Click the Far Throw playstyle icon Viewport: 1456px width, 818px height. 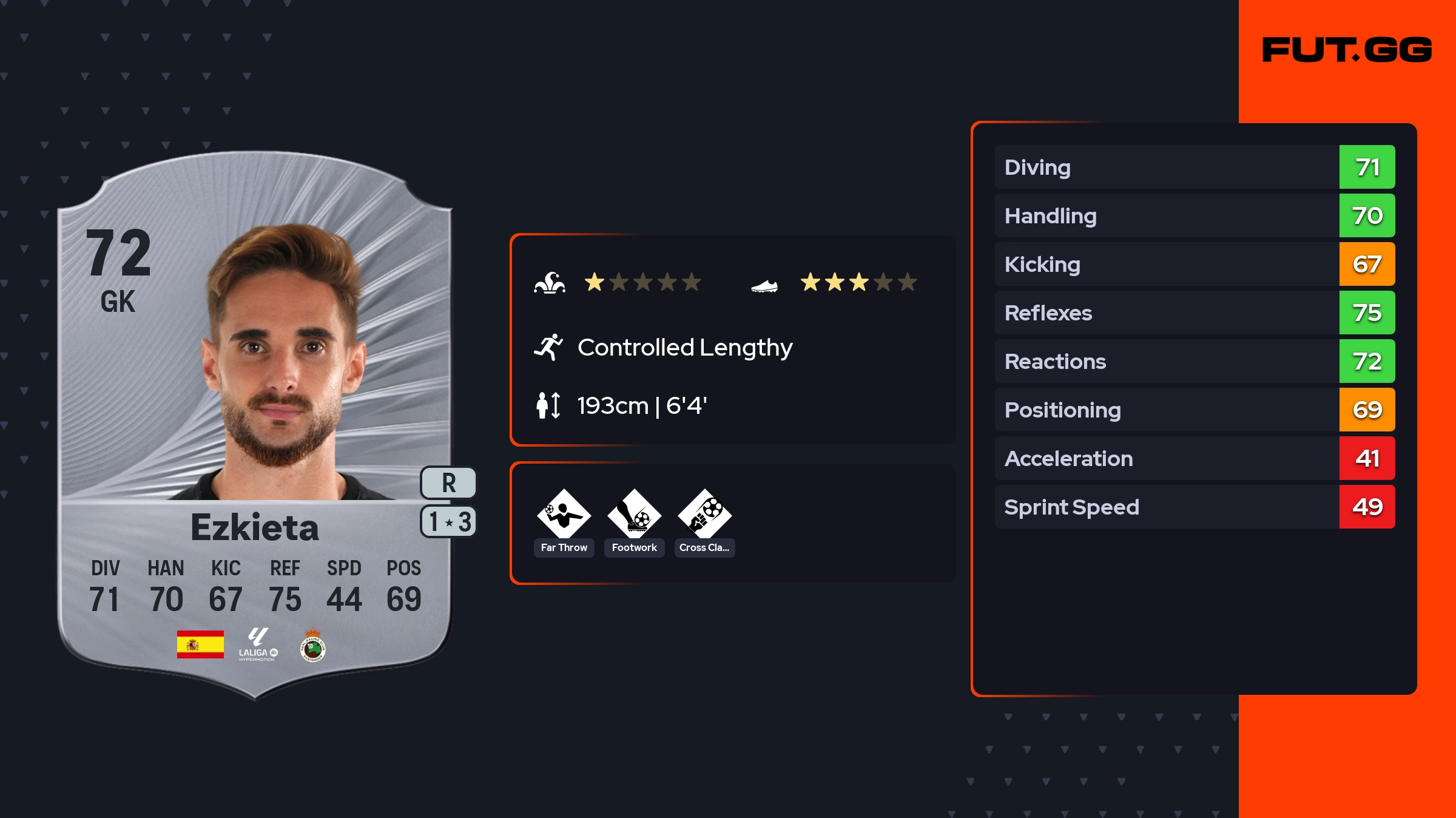coord(564,515)
